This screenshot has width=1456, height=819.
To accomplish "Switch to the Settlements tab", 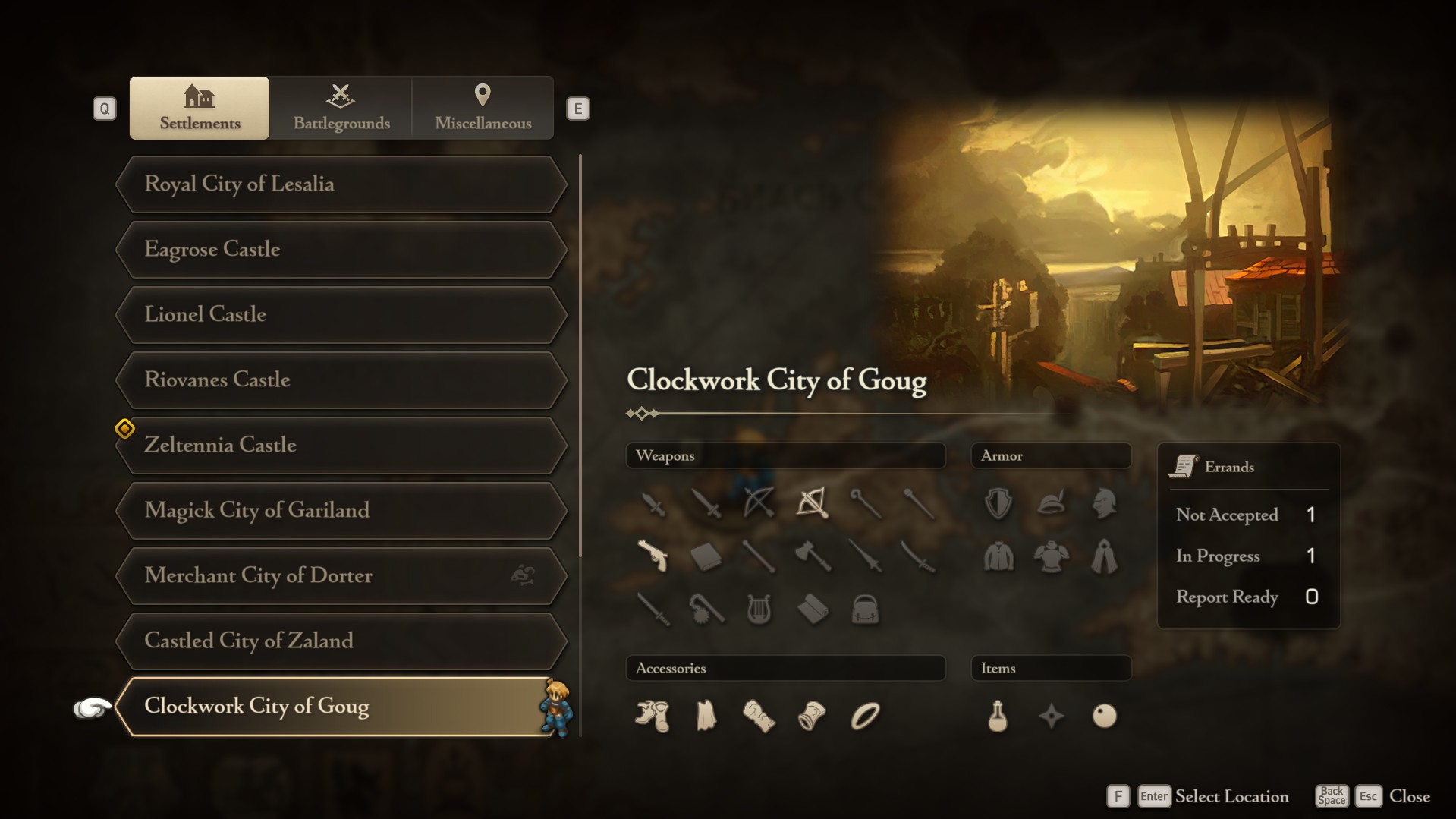I will [x=200, y=109].
